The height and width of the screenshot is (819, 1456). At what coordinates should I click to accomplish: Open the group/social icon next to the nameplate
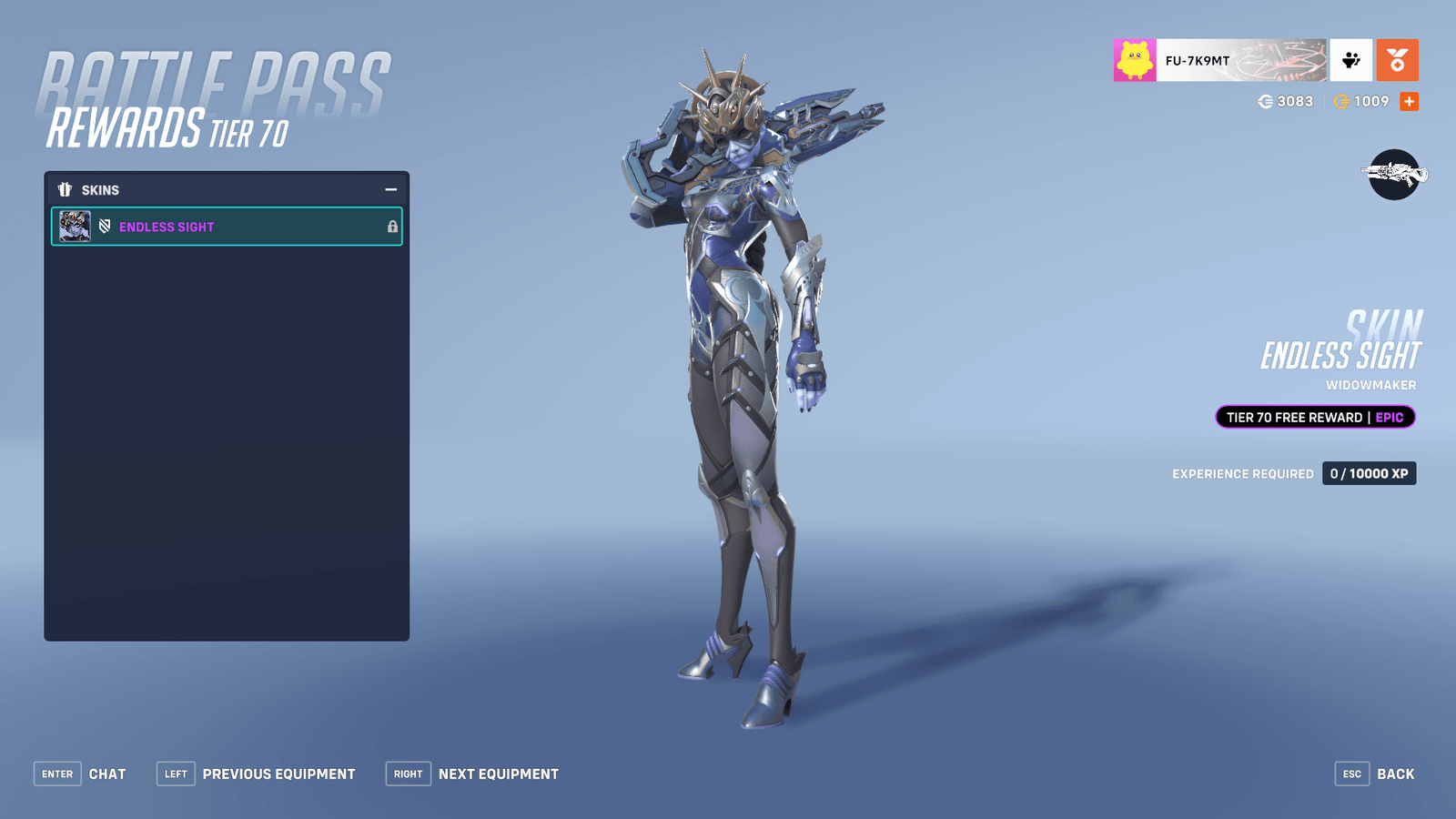coord(1350,60)
